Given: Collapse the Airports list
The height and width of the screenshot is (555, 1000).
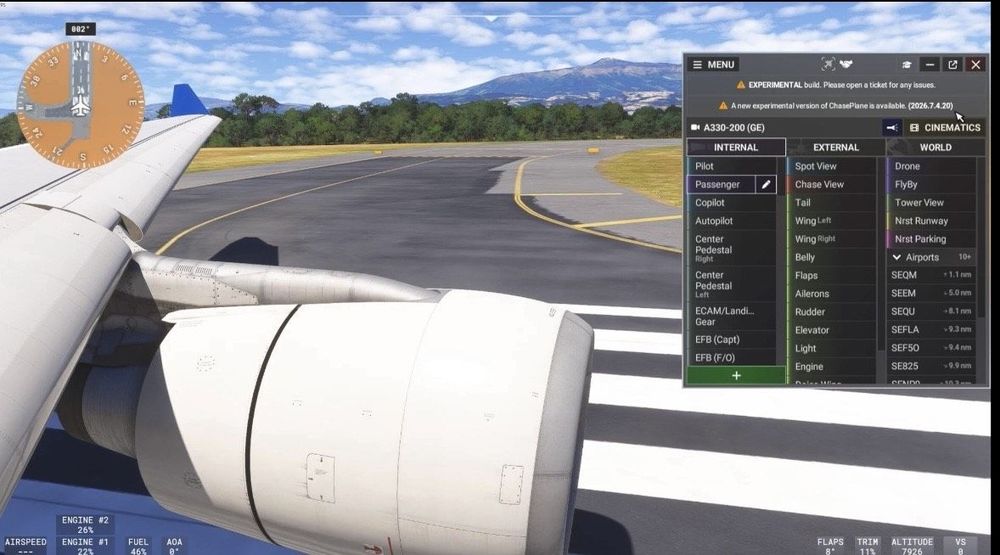Looking at the screenshot, I should click(897, 257).
